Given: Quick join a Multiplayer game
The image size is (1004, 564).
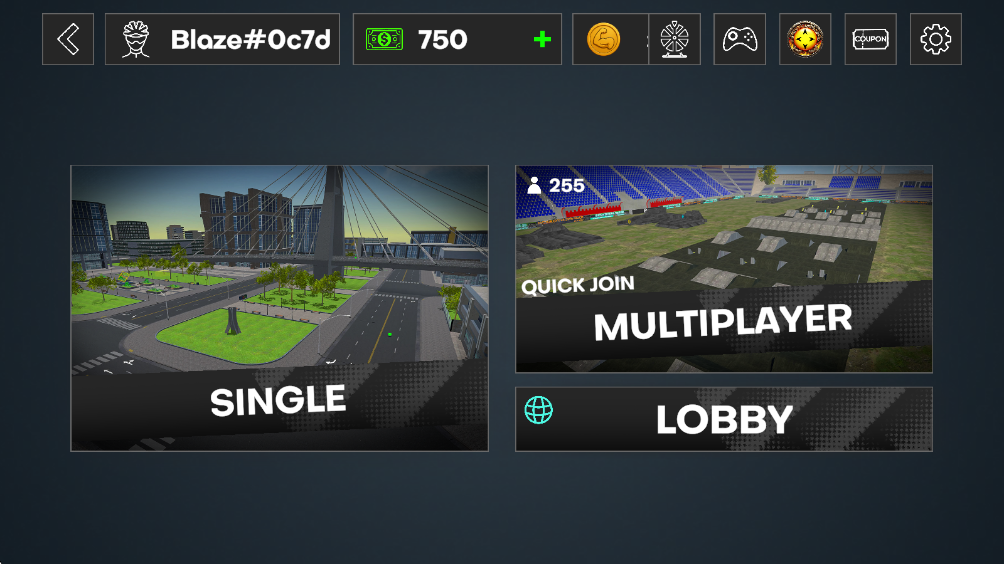Looking at the screenshot, I should click(723, 269).
